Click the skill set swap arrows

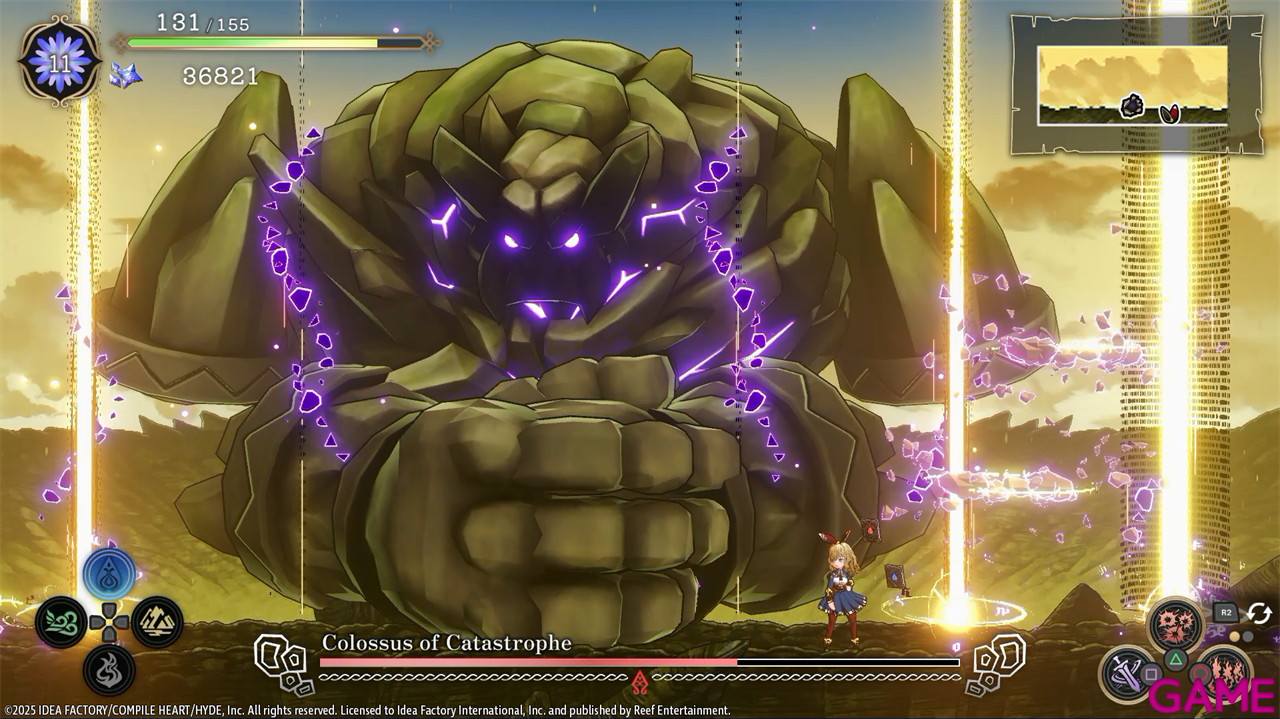pos(1259,613)
